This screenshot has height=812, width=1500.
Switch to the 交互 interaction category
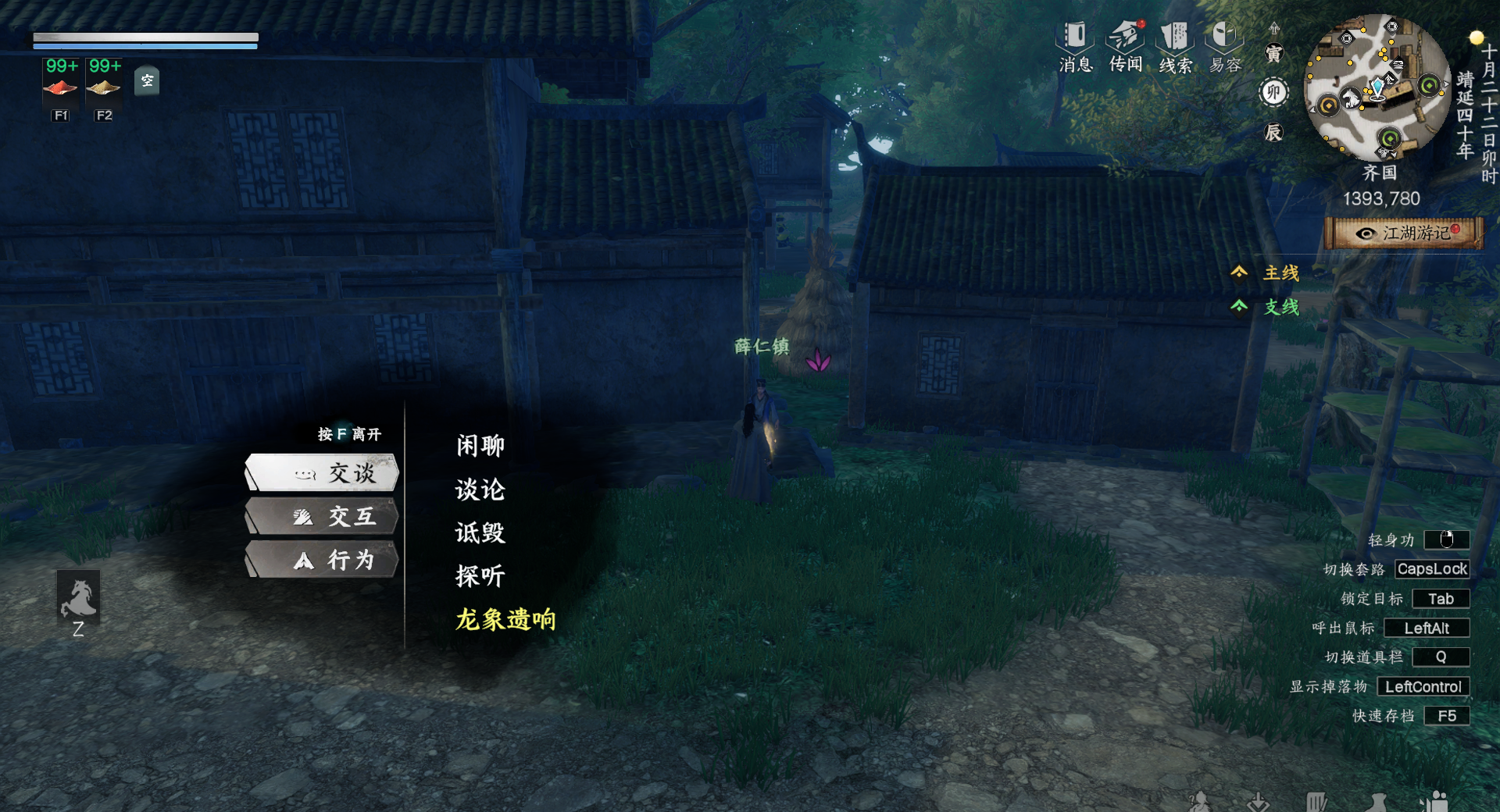(322, 517)
